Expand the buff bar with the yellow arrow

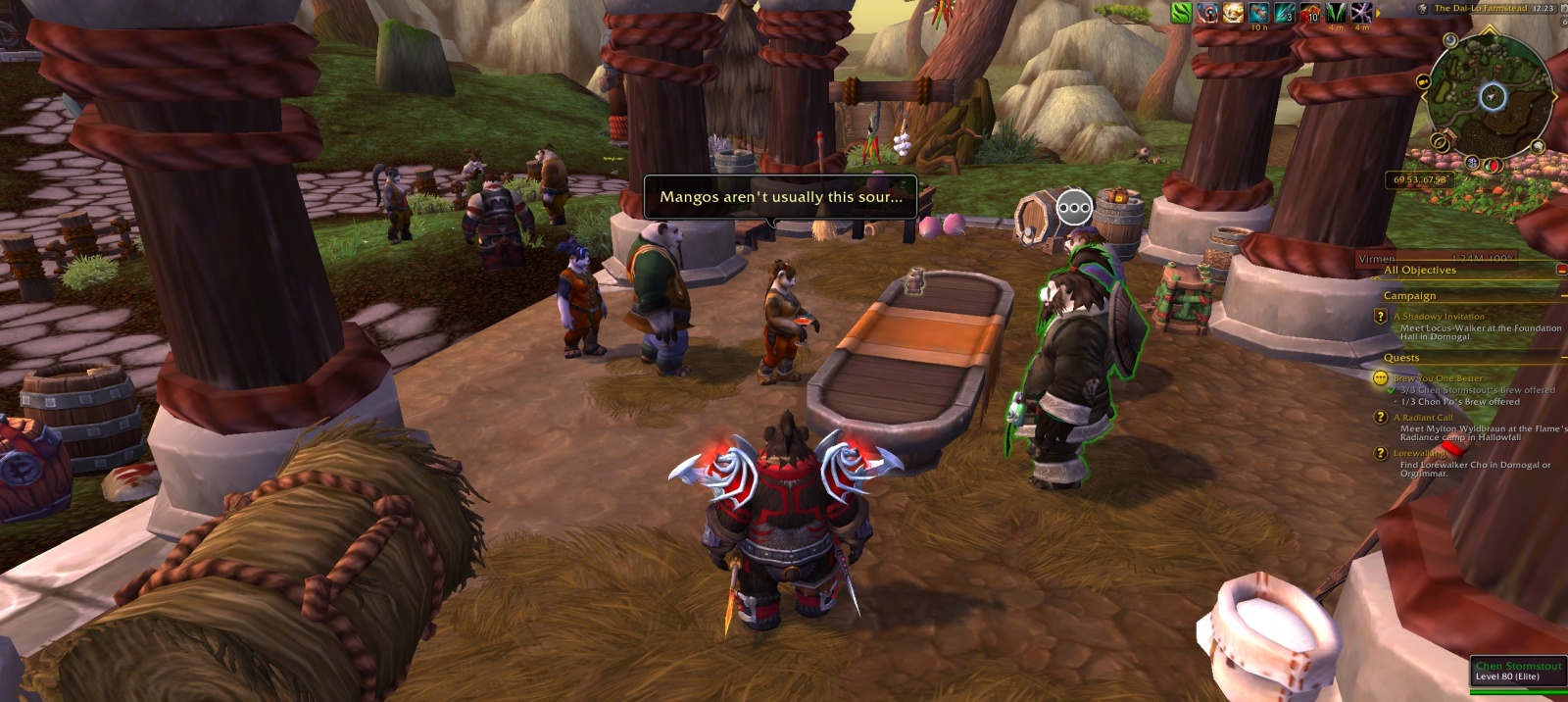(1378, 13)
